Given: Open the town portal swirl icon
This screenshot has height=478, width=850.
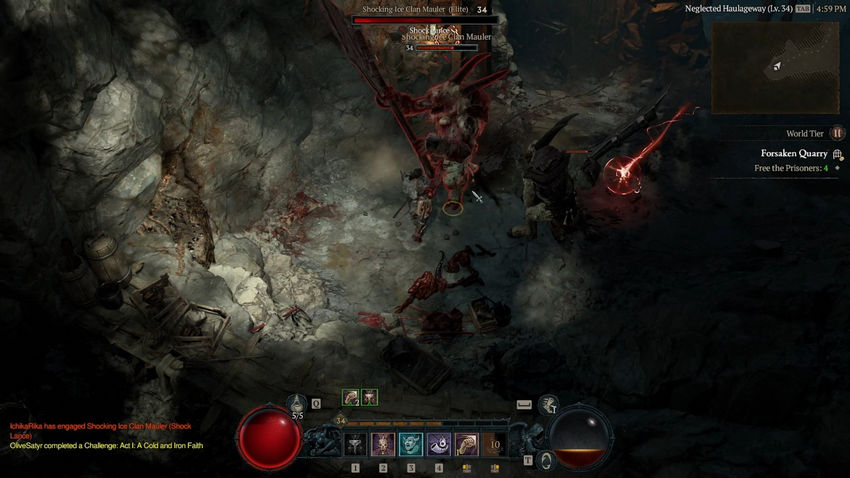Looking at the screenshot, I should (546, 459).
